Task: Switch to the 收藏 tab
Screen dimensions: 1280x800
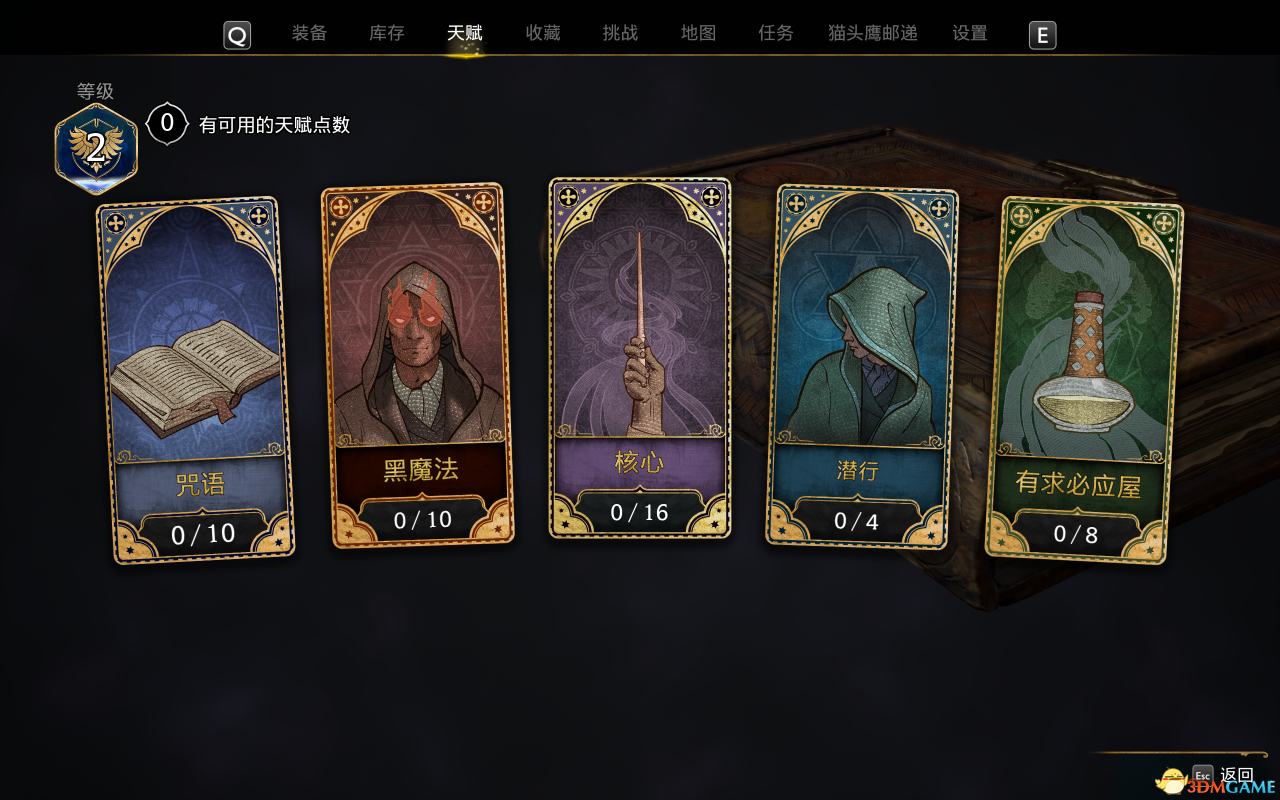Action: click(x=542, y=33)
